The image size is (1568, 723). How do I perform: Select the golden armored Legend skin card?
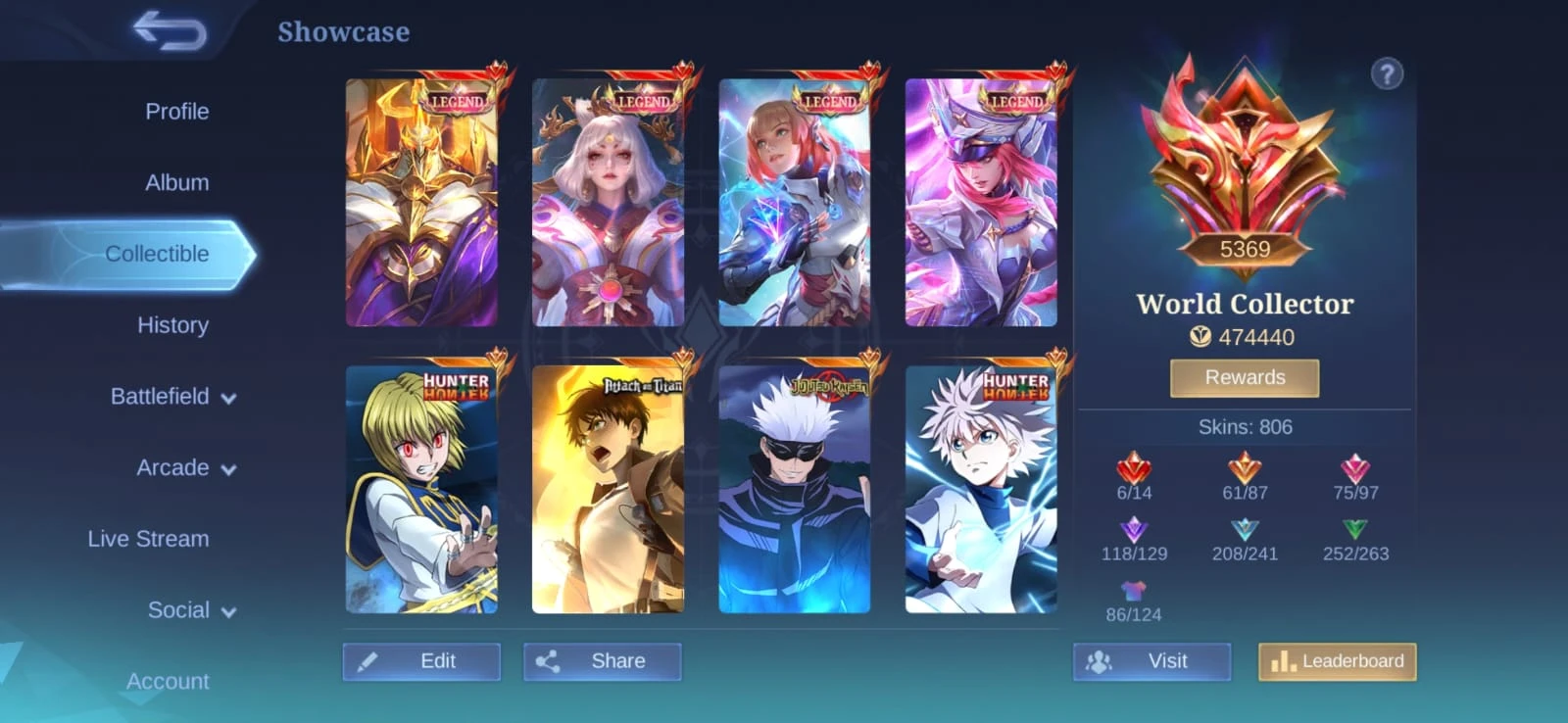point(421,203)
